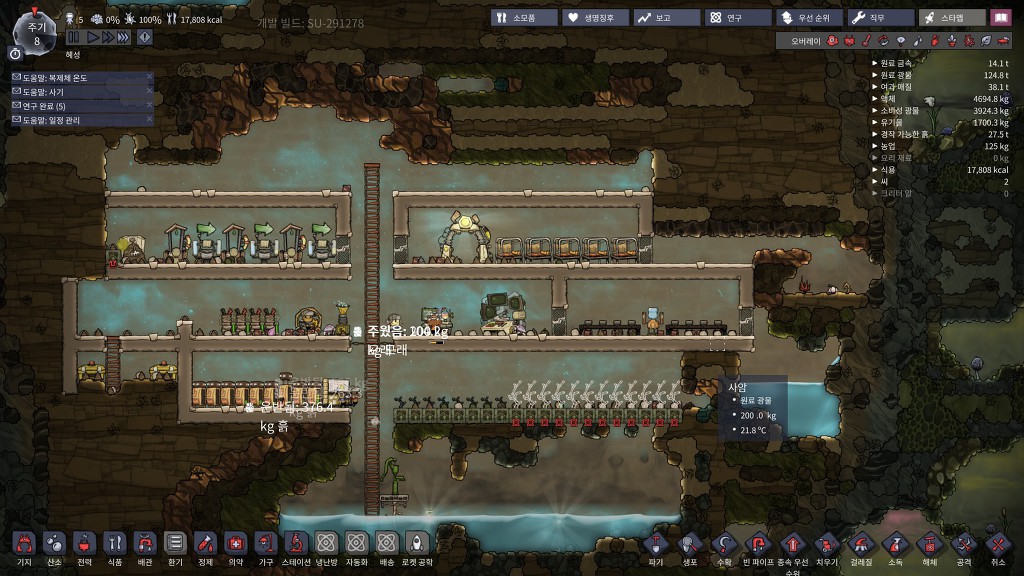1024x576 pixels.
Task: Open the 산소 (Oxygen) build category
Action: (54, 543)
